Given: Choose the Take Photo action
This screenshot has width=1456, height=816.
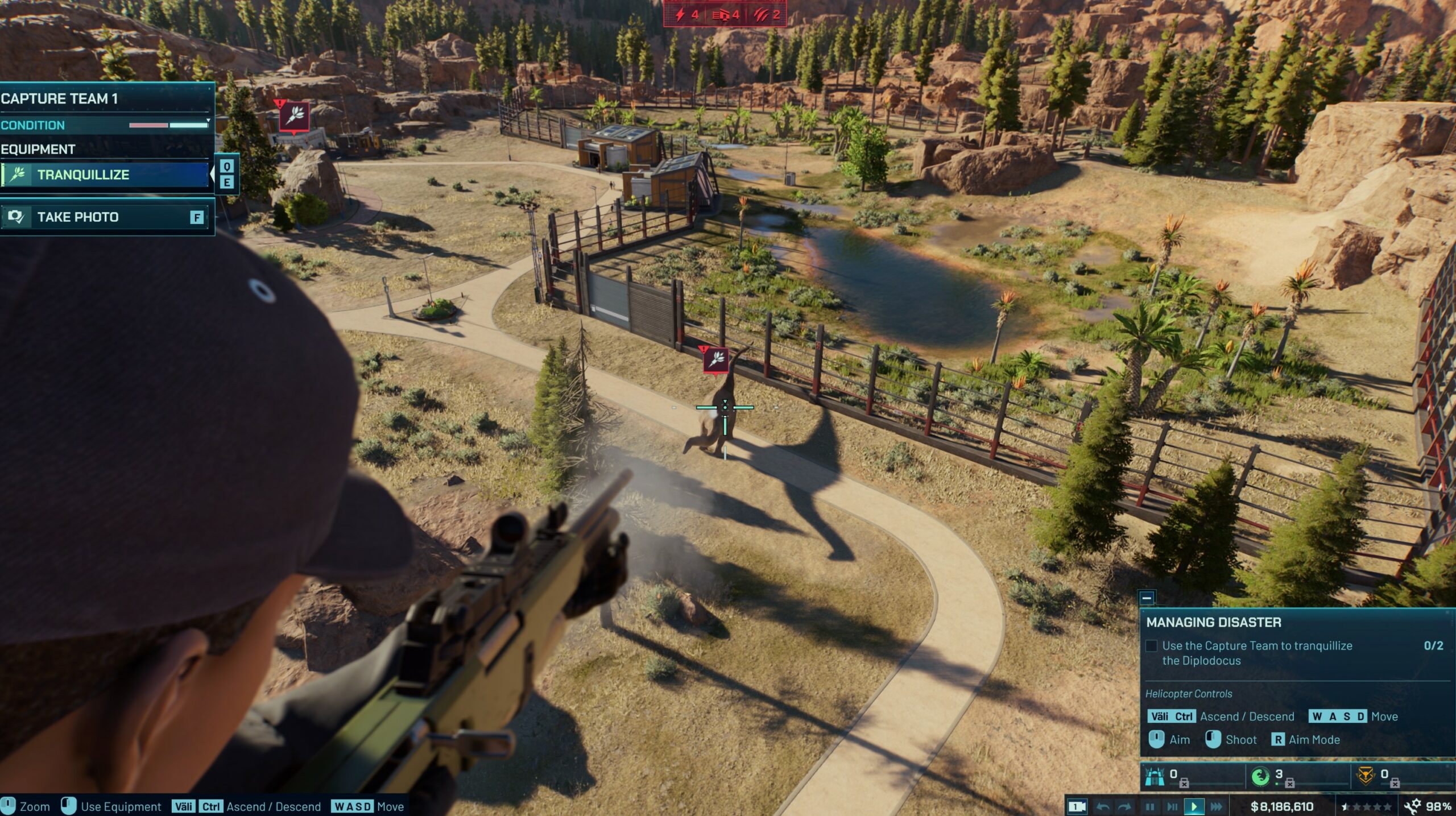Looking at the screenshot, I should [x=105, y=217].
